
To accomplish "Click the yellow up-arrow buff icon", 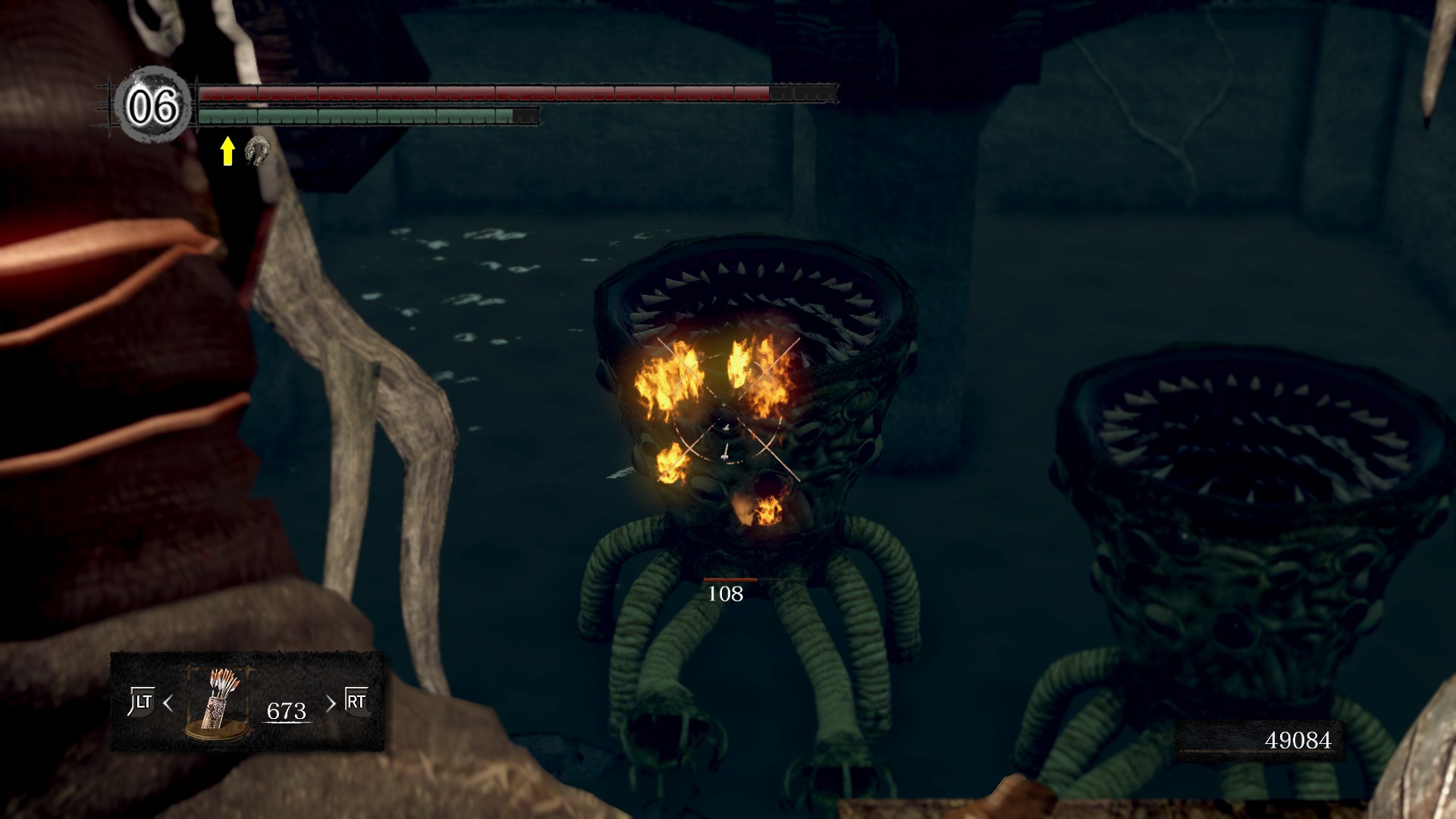I will click(227, 152).
